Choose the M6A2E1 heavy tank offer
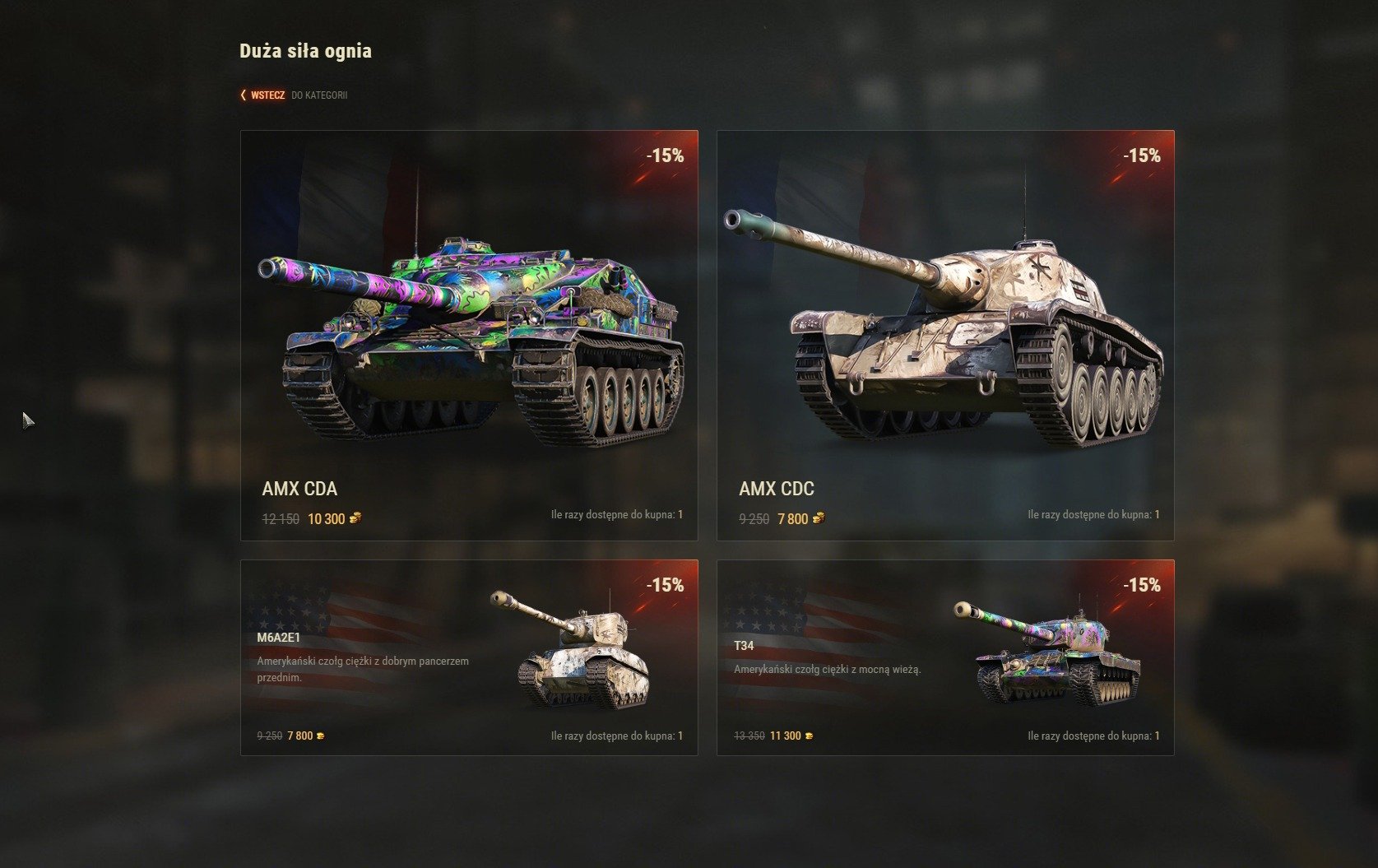 469,657
